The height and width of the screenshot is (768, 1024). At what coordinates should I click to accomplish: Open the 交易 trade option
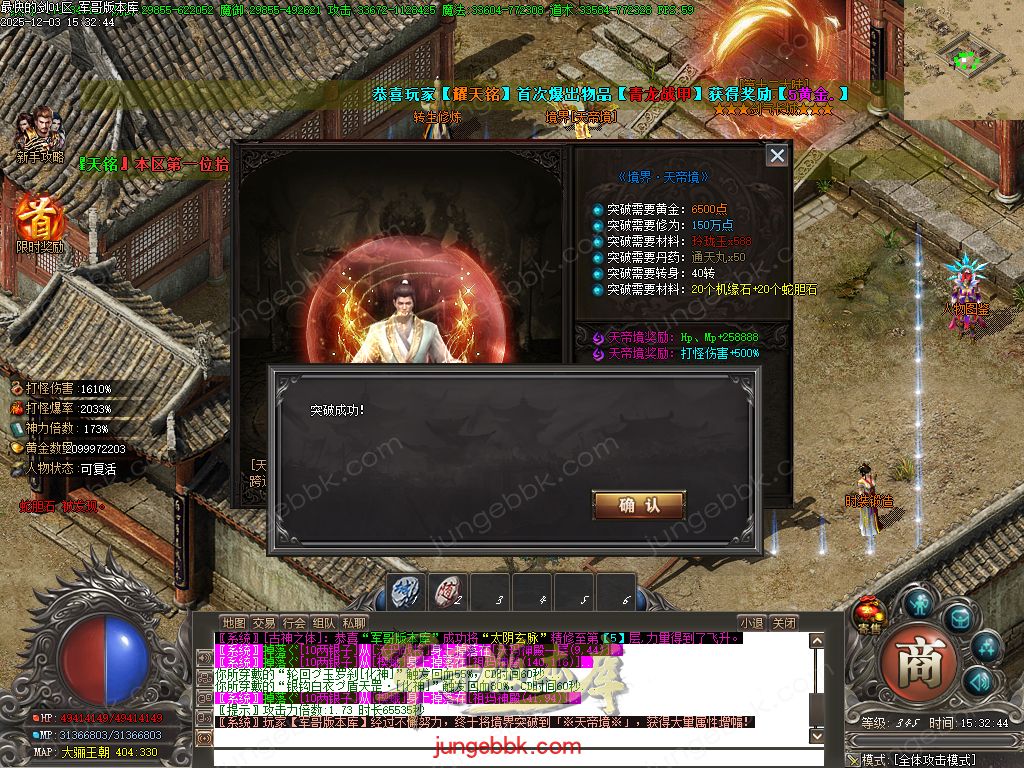tap(263, 622)
